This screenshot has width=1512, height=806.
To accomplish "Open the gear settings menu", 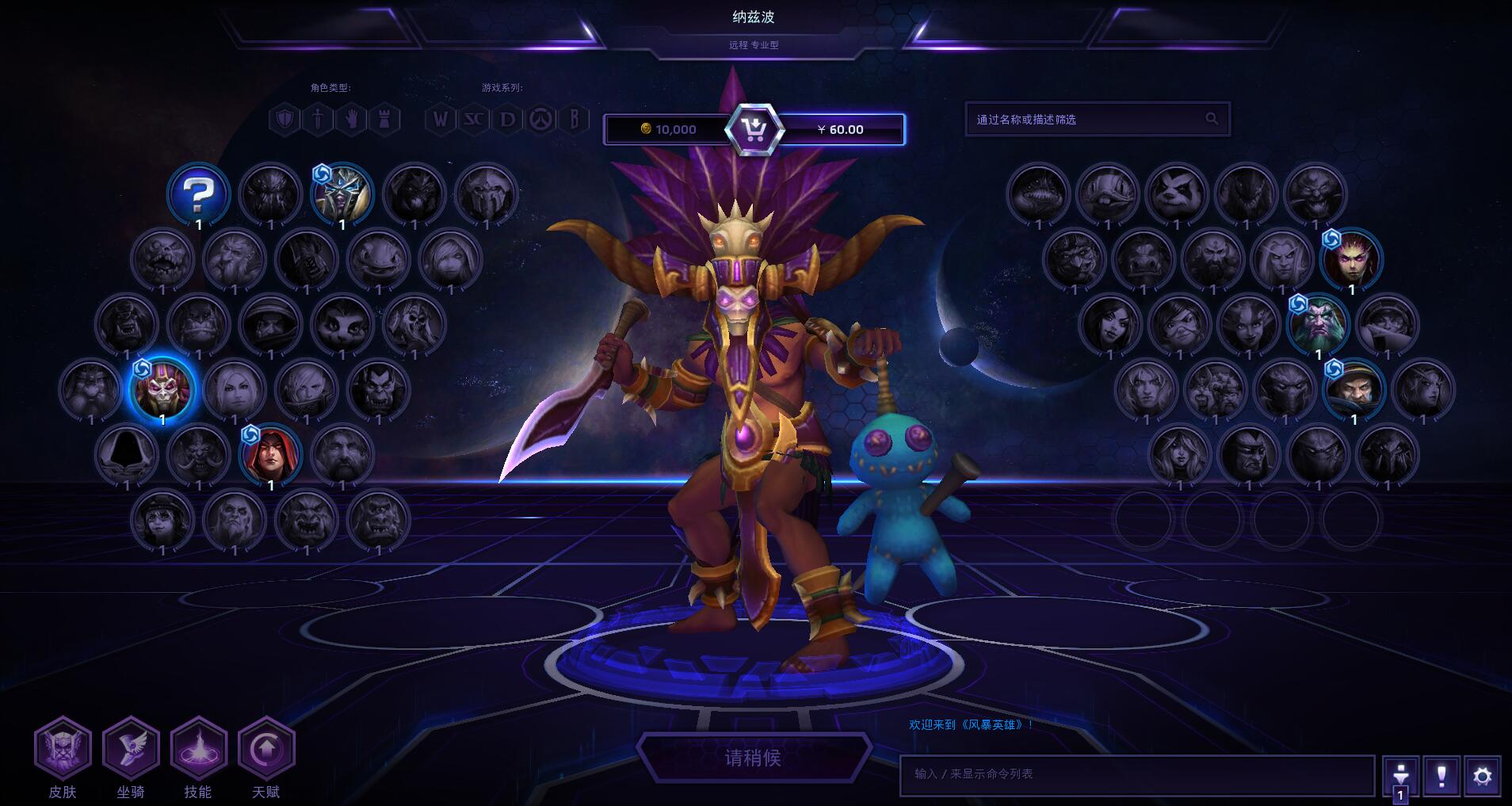I will 1482,776.
